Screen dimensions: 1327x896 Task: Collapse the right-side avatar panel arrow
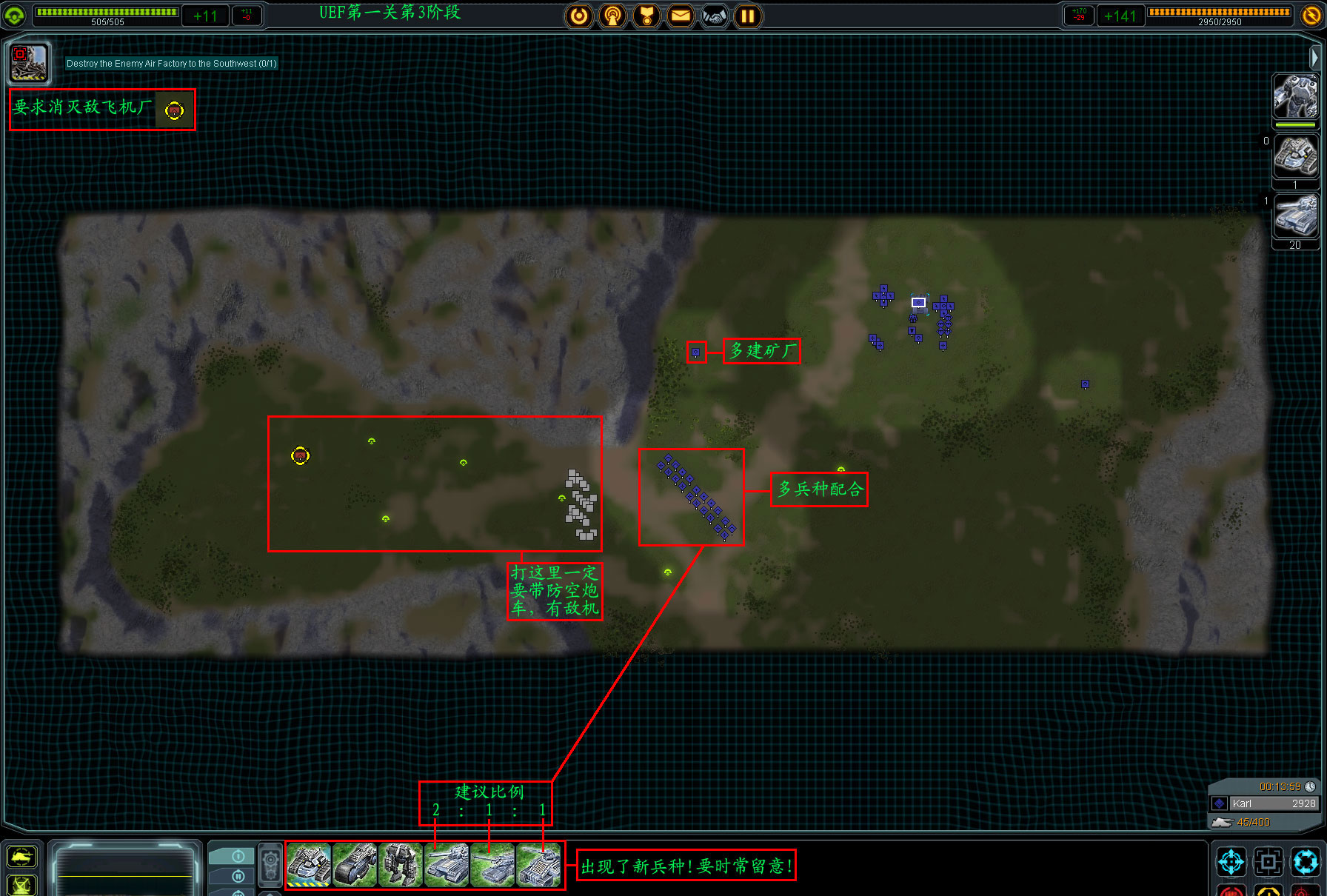(1314, 57)
